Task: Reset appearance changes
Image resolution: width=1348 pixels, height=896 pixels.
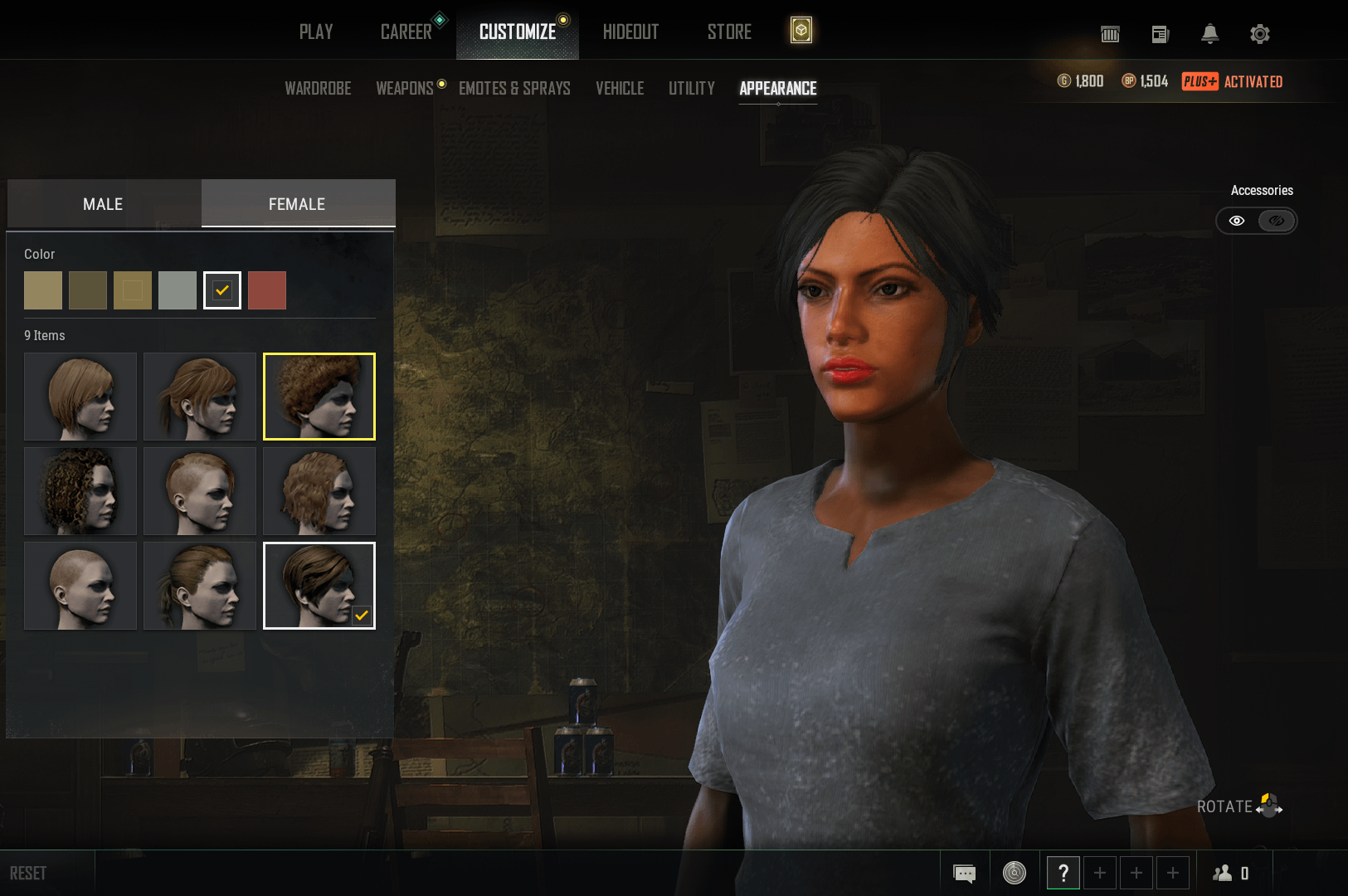Action: point(28,873)
